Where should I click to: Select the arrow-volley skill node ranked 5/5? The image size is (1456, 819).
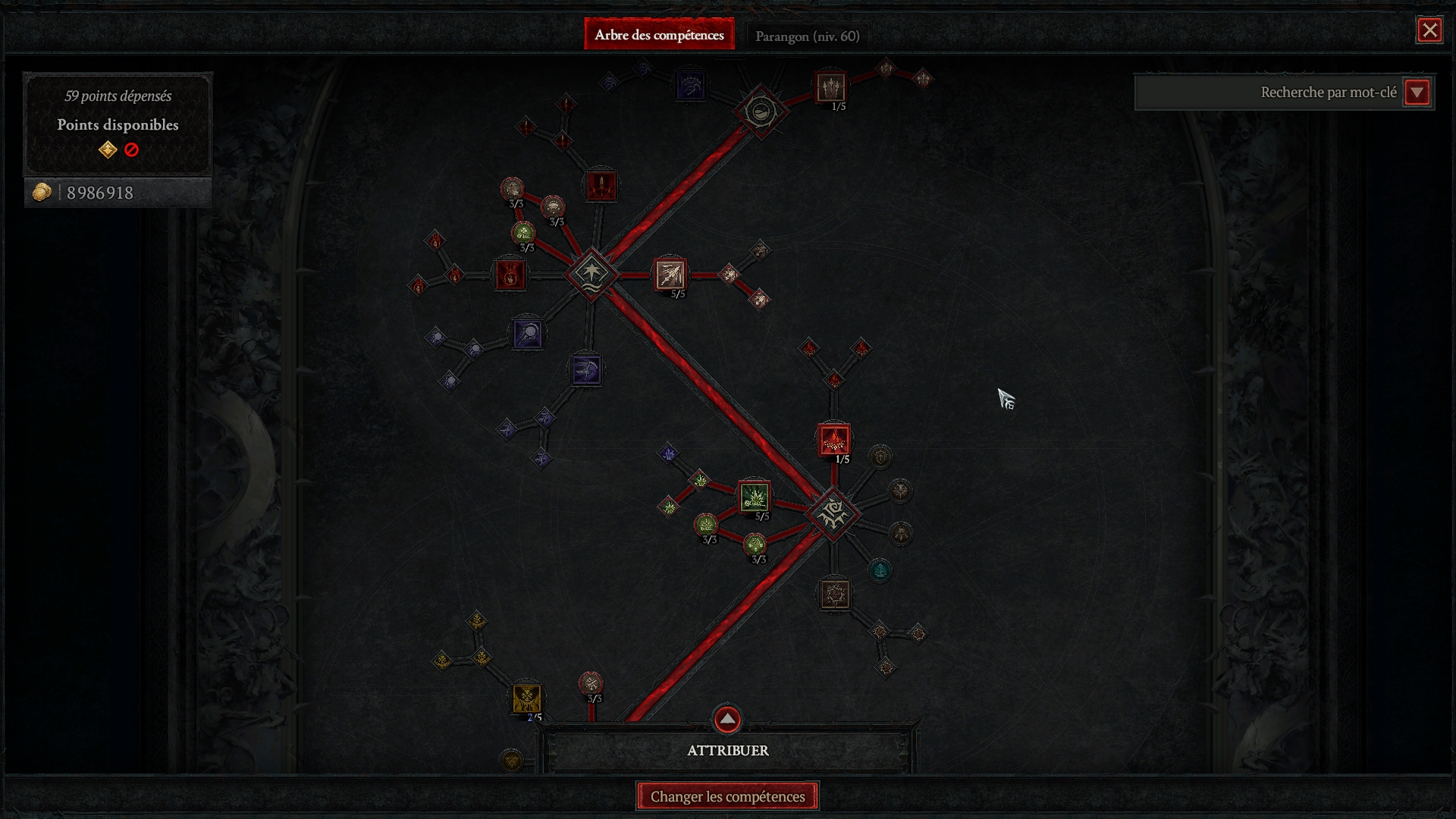point(670,275)
